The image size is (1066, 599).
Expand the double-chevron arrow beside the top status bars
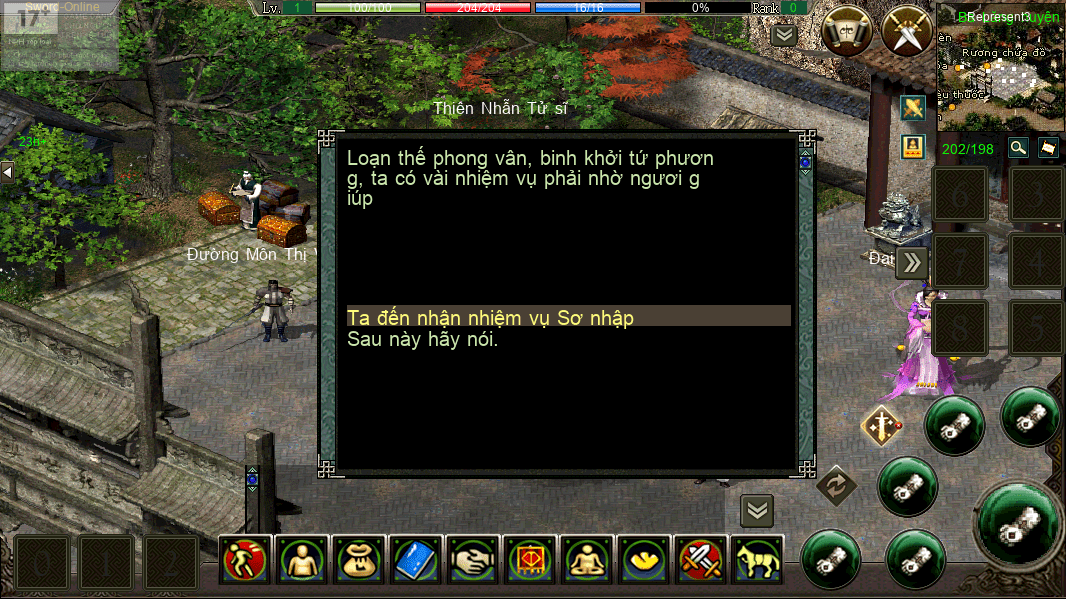pos(784,35)
